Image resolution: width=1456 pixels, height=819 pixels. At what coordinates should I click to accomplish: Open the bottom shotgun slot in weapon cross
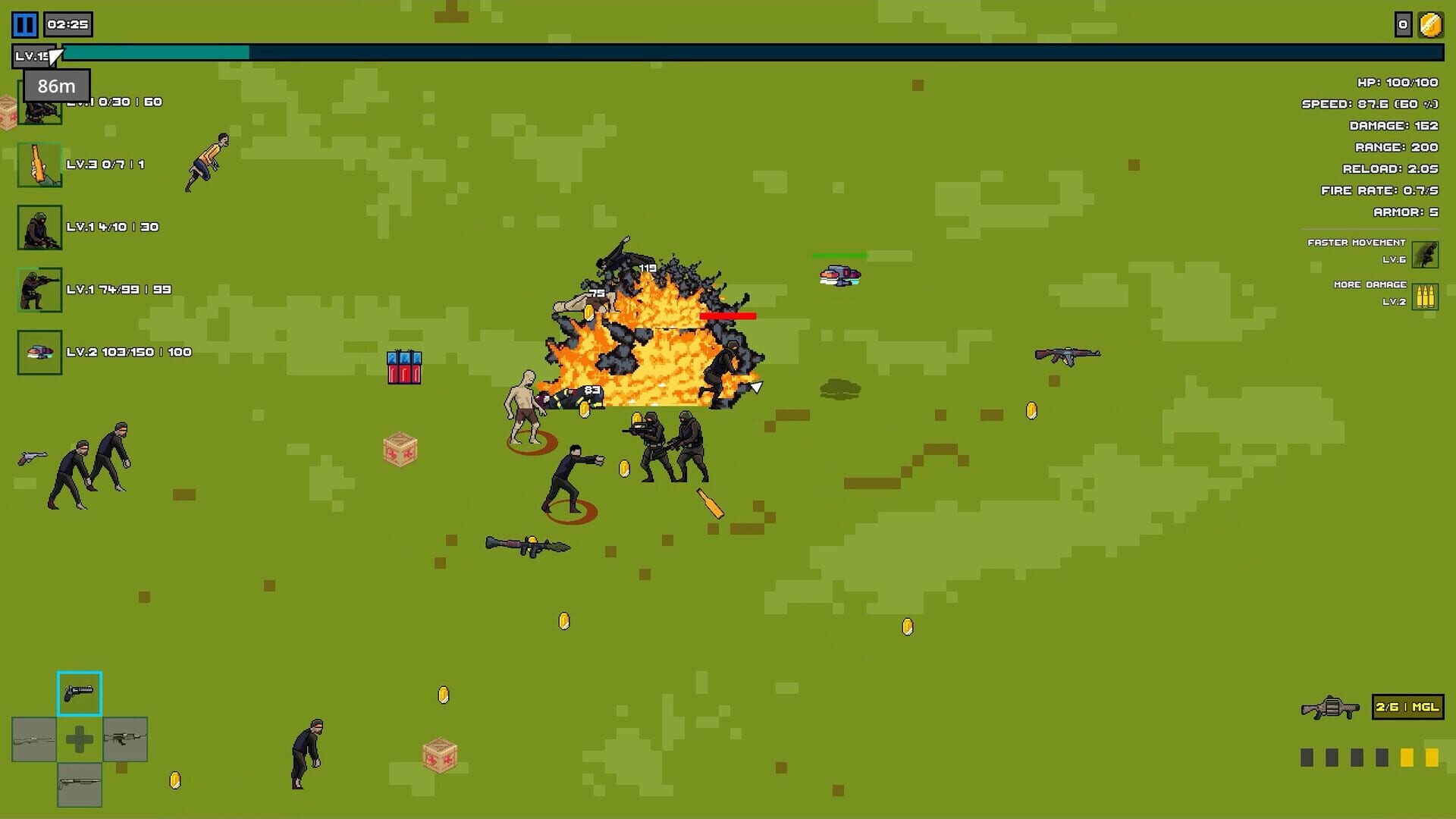(79, 786)
